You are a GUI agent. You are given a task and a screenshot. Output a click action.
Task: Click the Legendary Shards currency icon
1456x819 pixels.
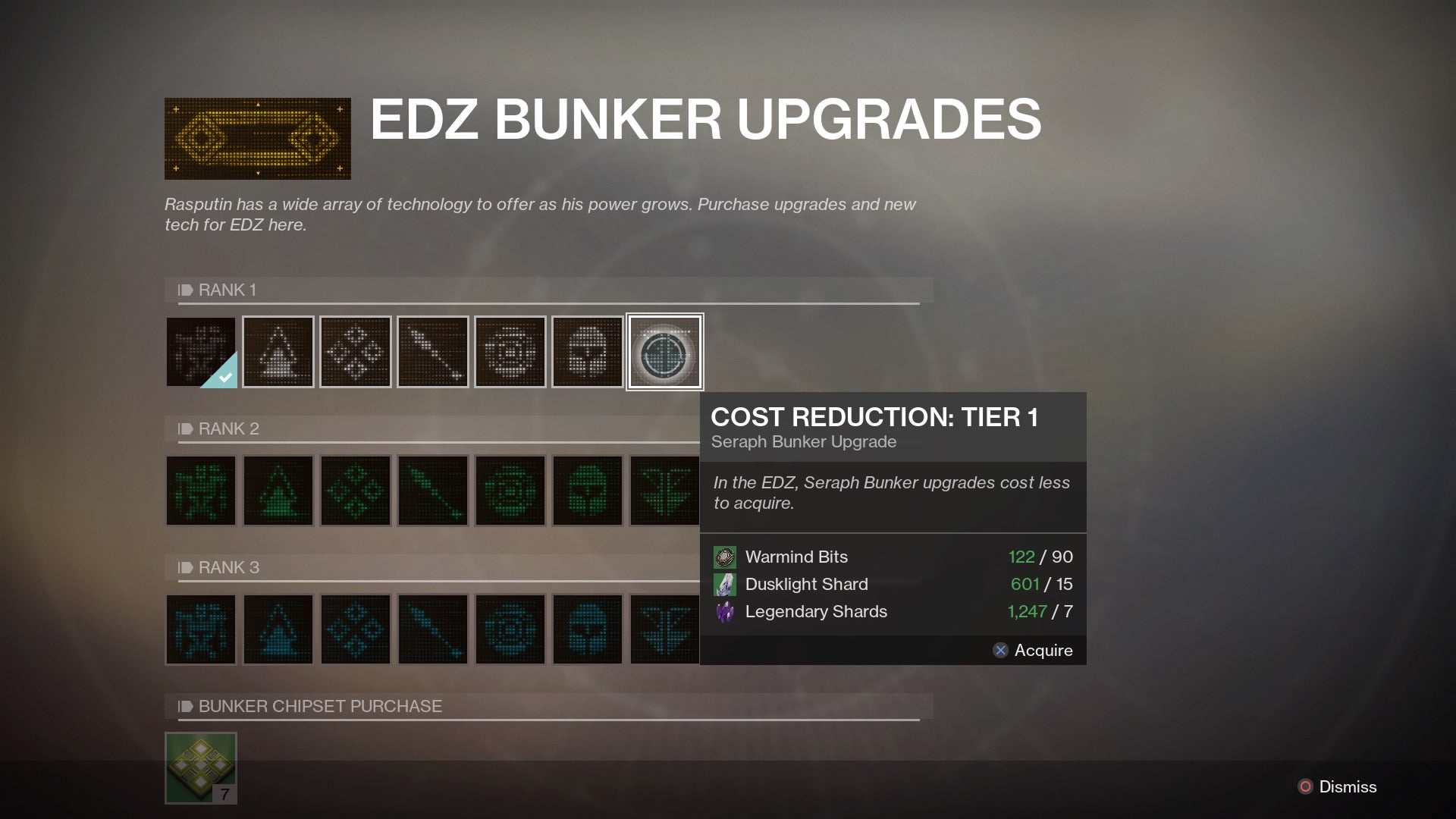tap(726, 611)
